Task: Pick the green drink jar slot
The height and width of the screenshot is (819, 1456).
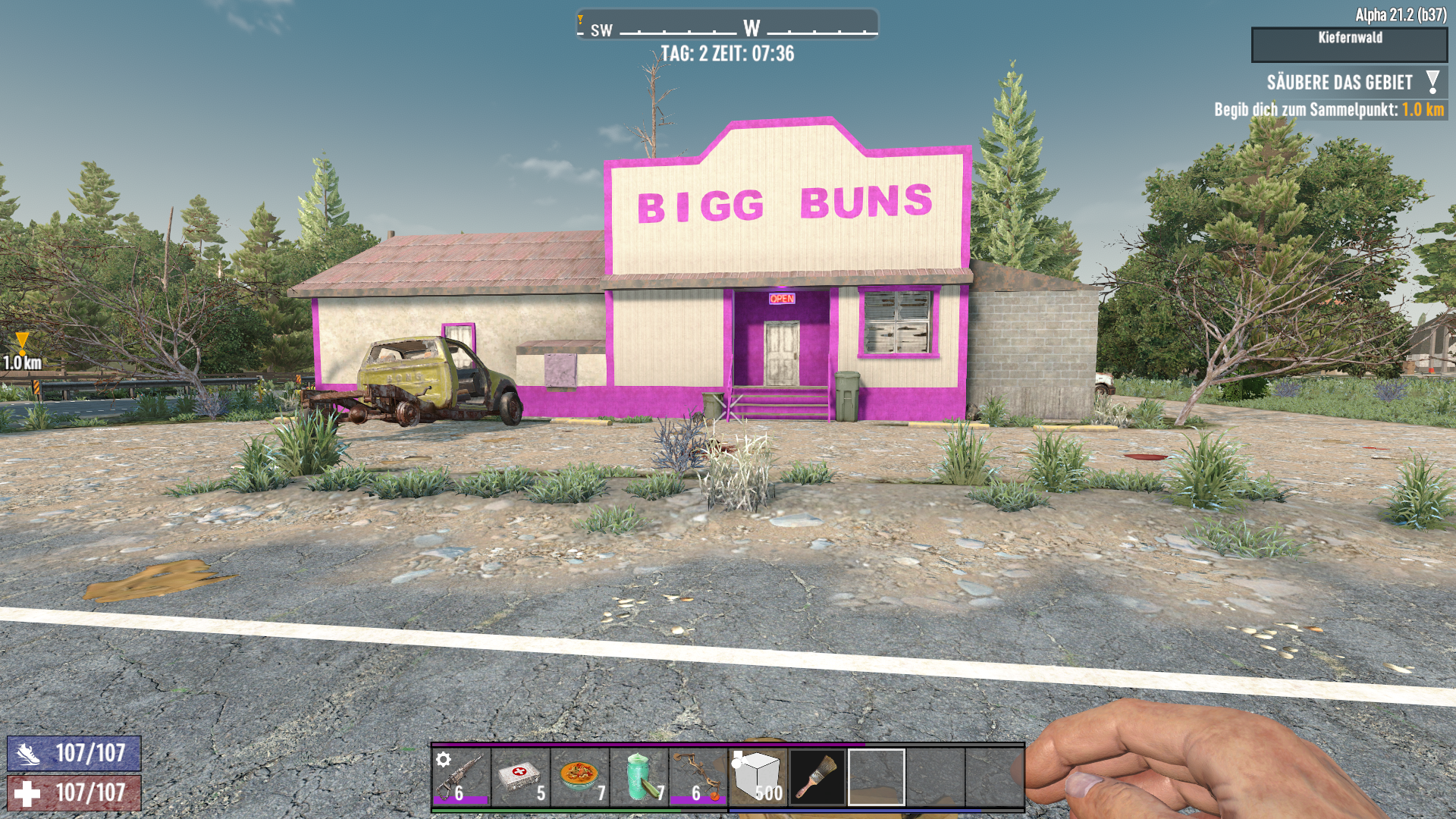Action: tap(639, 777)
